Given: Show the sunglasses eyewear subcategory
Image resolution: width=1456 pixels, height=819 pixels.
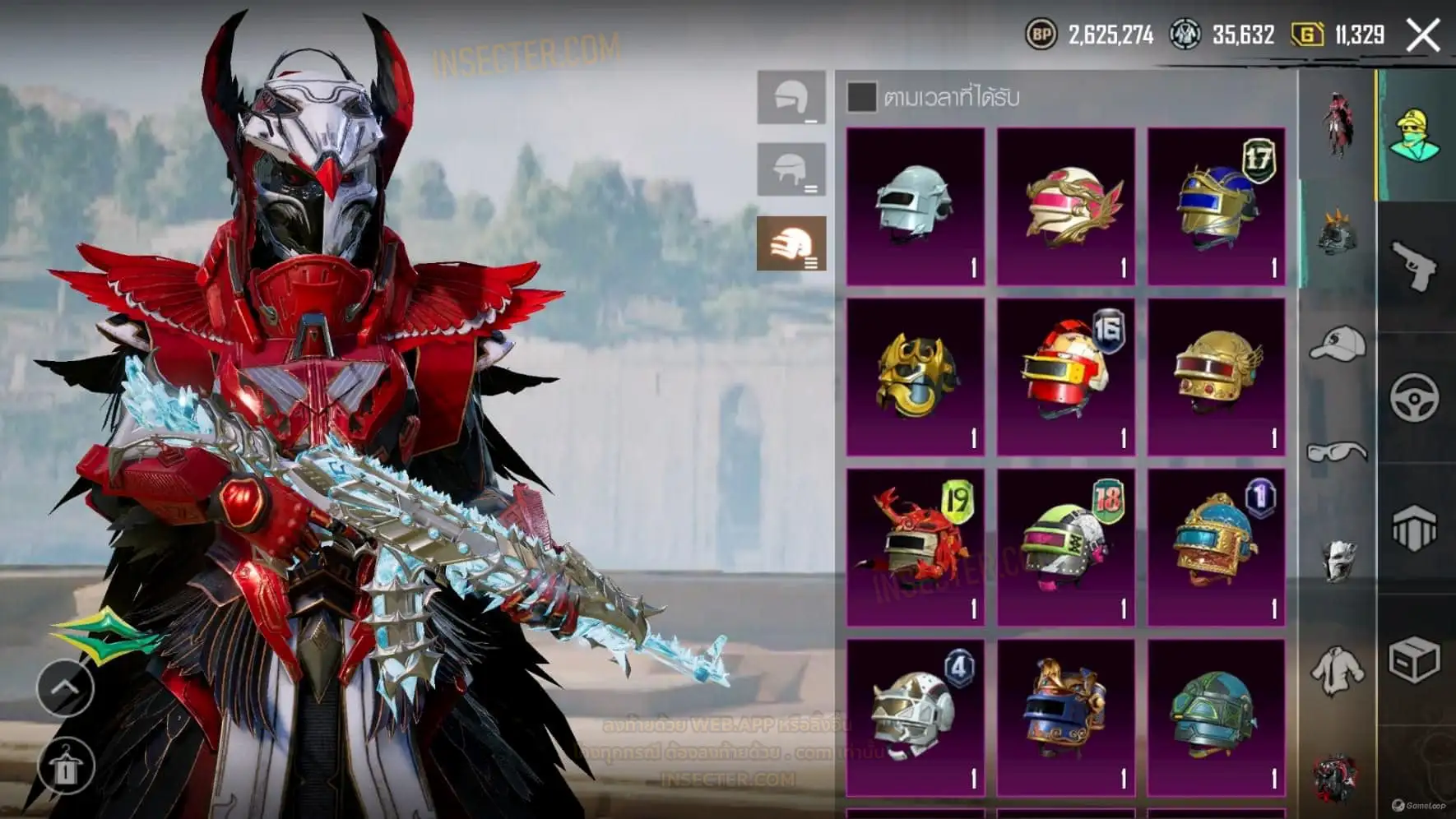Looking at the screenshot, I should 1337,451.
